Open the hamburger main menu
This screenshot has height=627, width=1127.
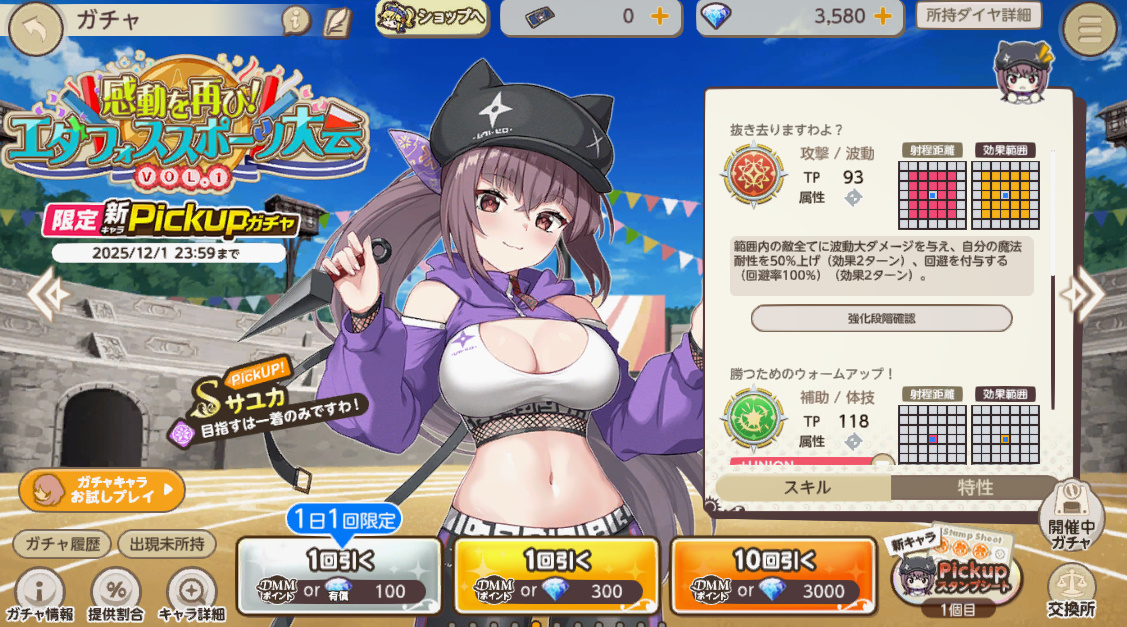tap(1089, 30)
